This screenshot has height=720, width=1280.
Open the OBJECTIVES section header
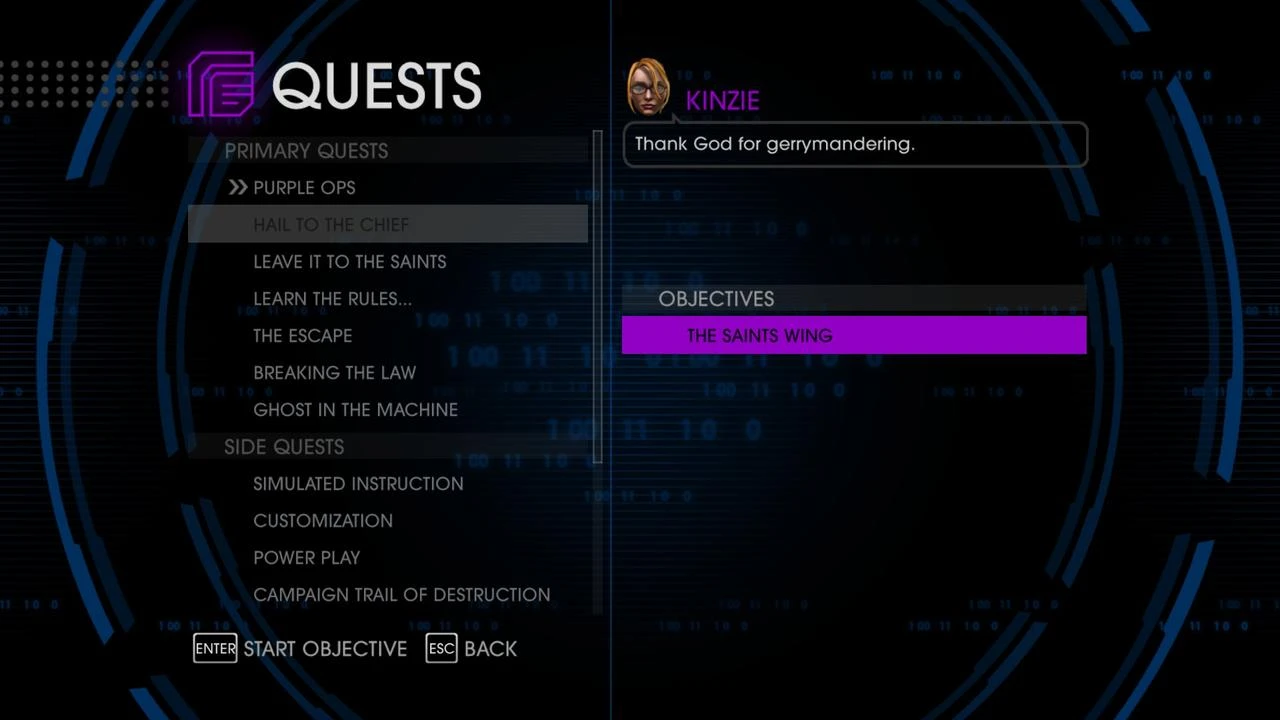[716, 298]
